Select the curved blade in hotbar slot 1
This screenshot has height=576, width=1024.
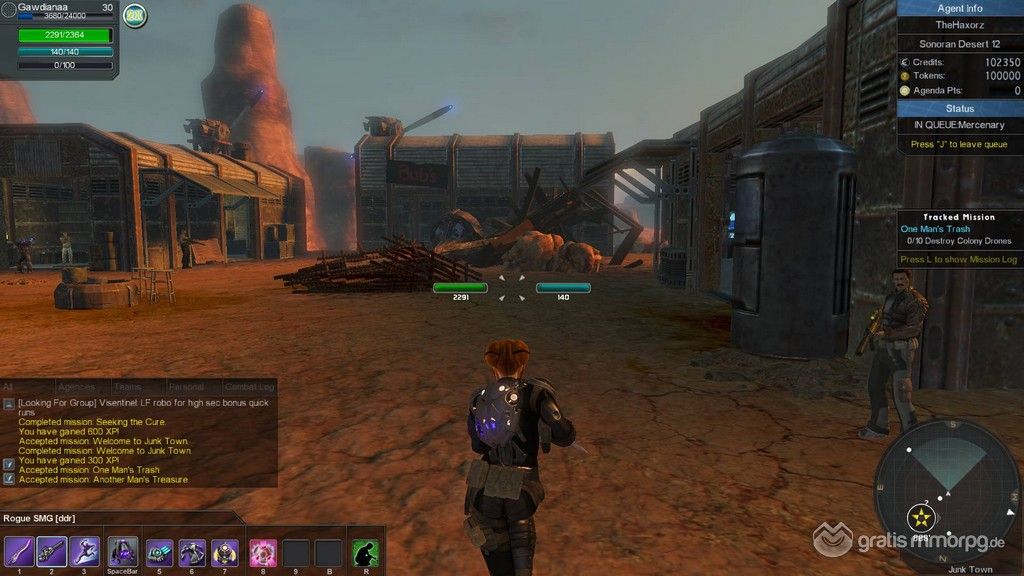[x=19, y=552]
